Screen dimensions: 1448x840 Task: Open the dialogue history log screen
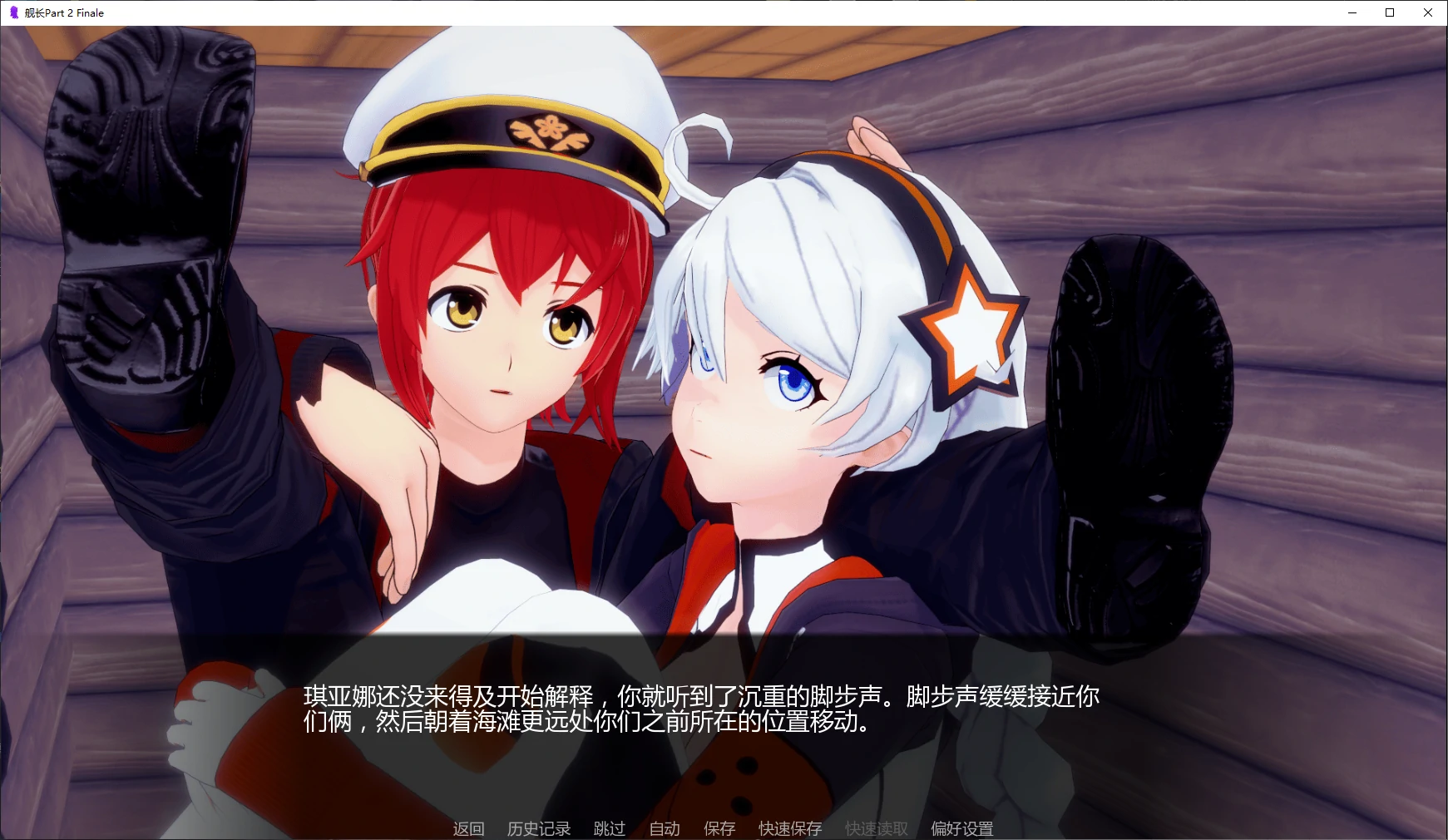(x=539, y=828)
